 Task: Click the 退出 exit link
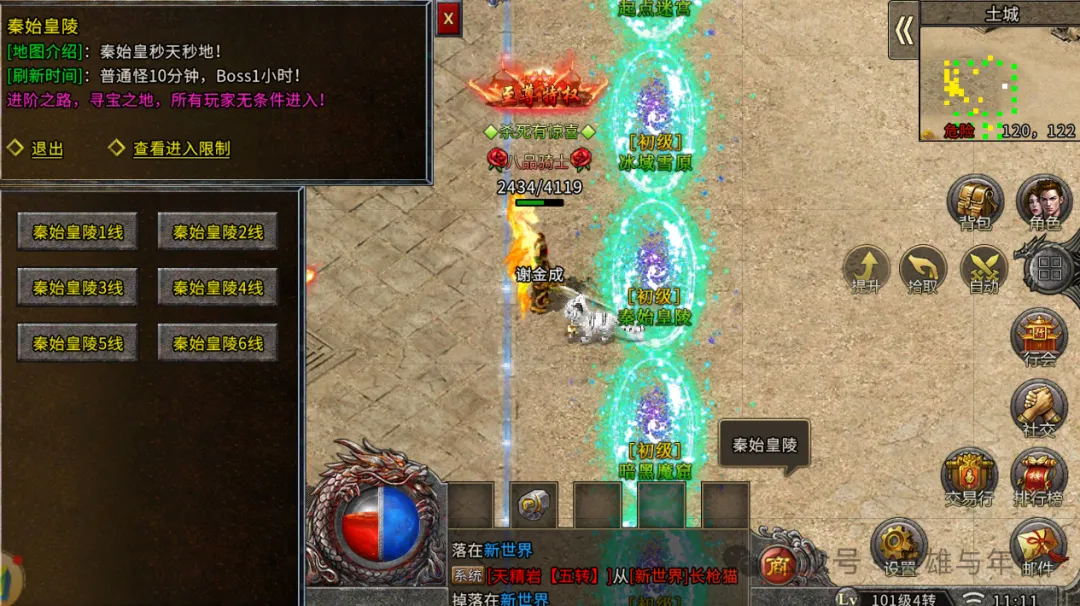[46, 149]
